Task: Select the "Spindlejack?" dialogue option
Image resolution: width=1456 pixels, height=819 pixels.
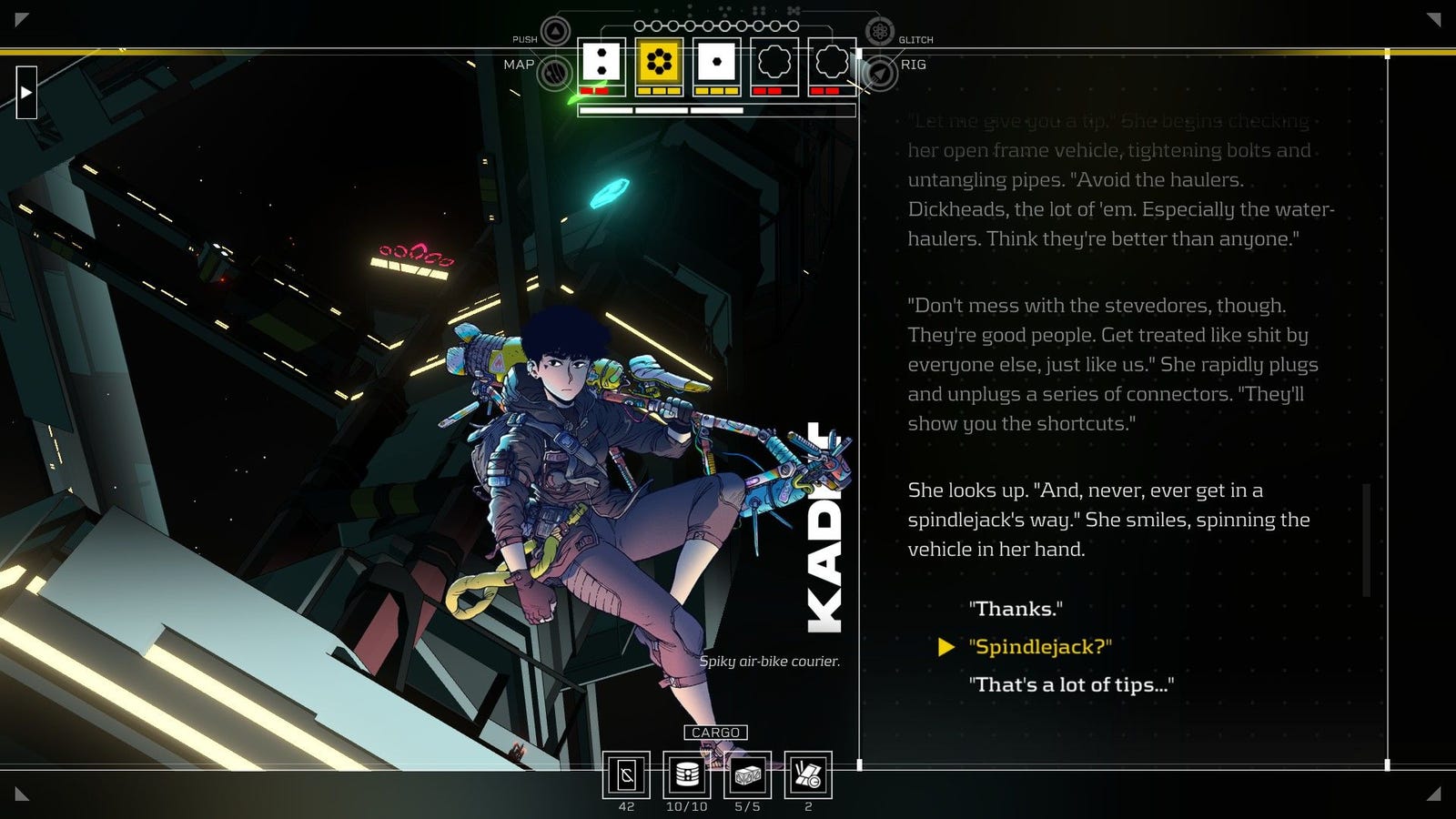Action: (x=1040, y=647)
